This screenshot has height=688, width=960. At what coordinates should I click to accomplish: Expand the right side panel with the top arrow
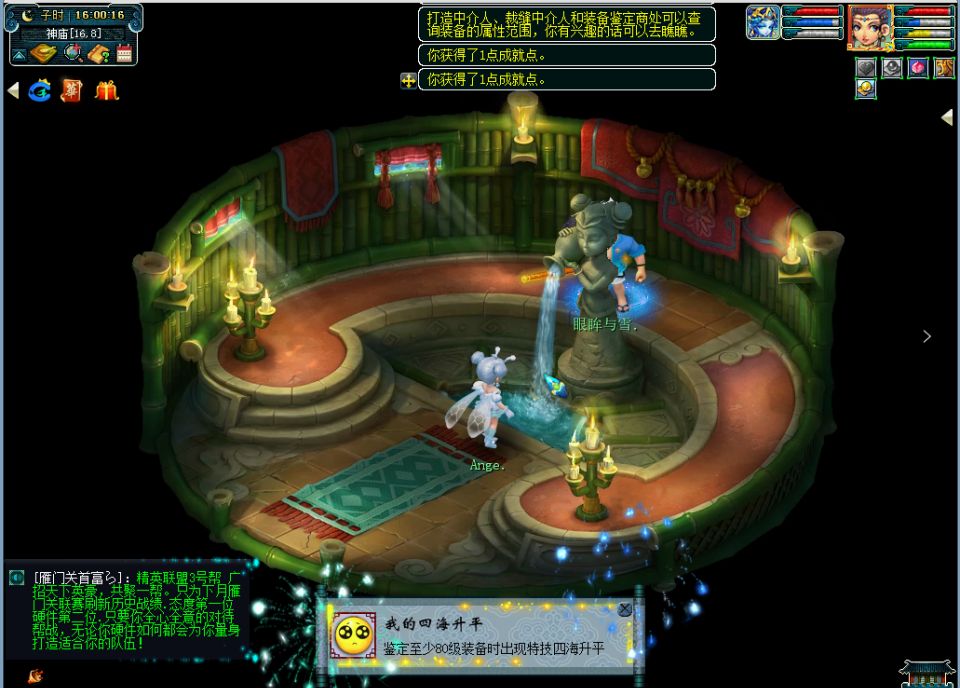(x=947, y=117)
